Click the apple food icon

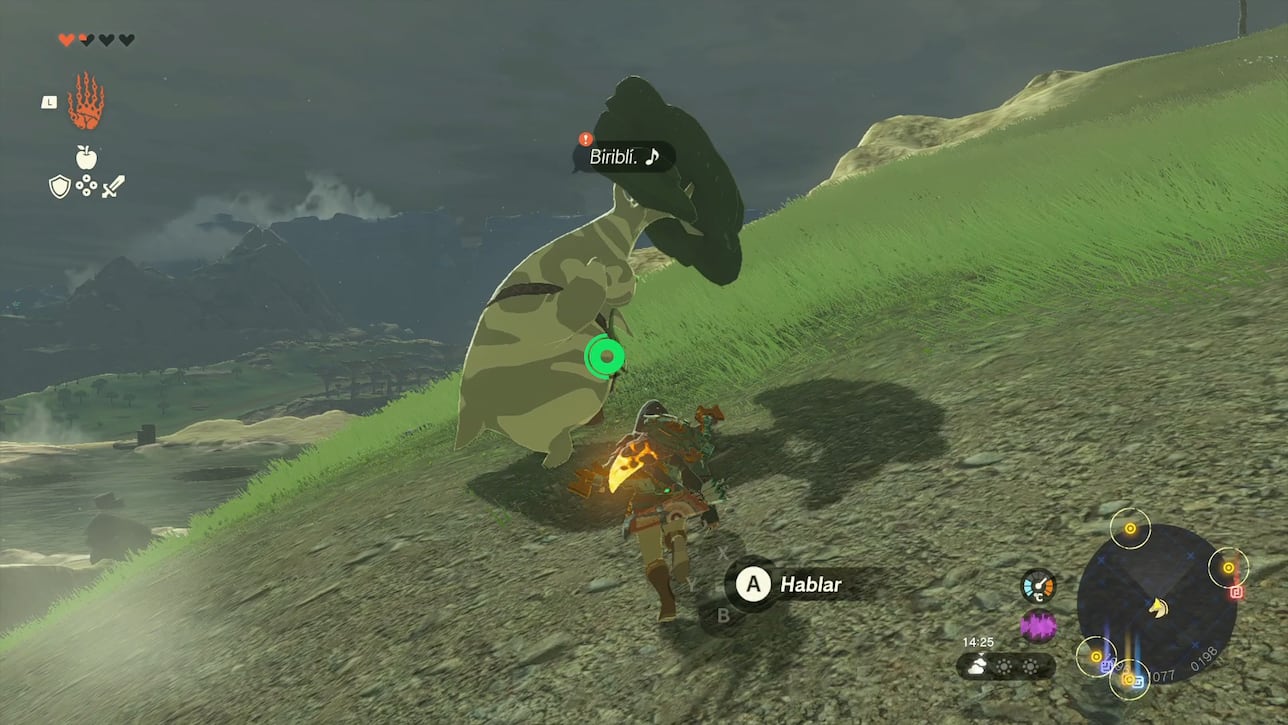pyautogui.click(x=85, y=157)
